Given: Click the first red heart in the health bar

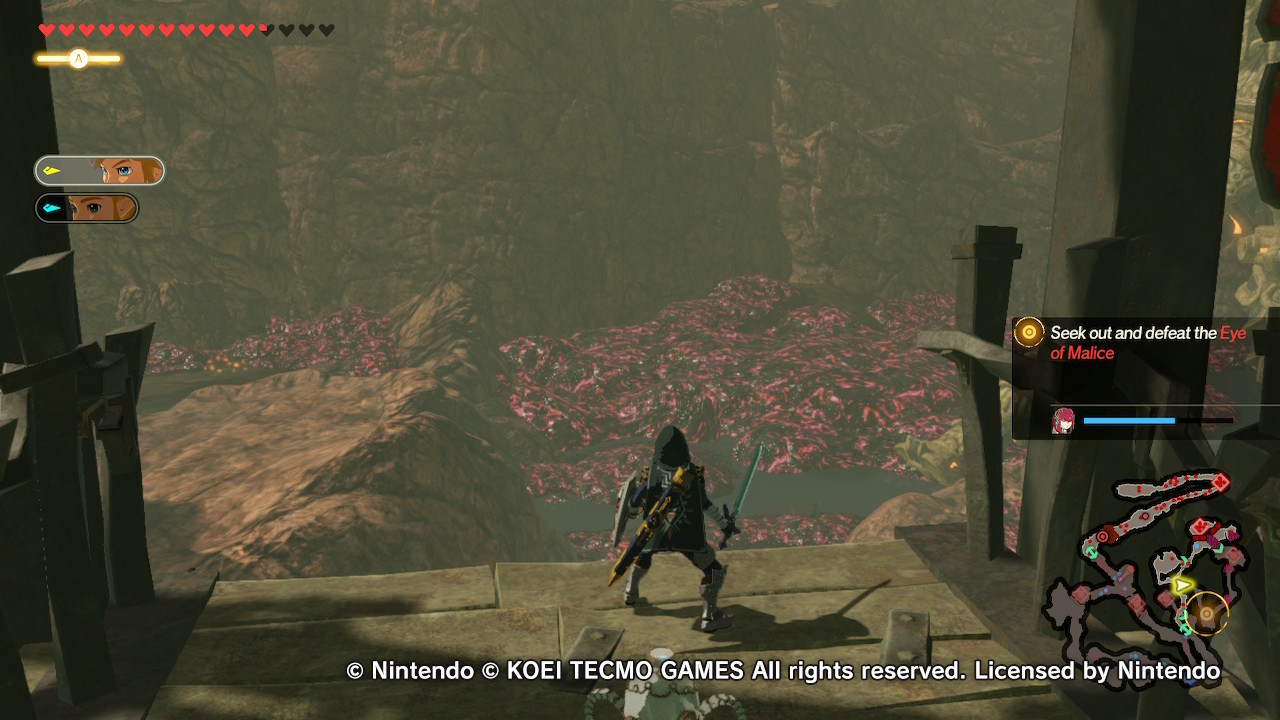Looking at the screenshot, I should [48, 29].
